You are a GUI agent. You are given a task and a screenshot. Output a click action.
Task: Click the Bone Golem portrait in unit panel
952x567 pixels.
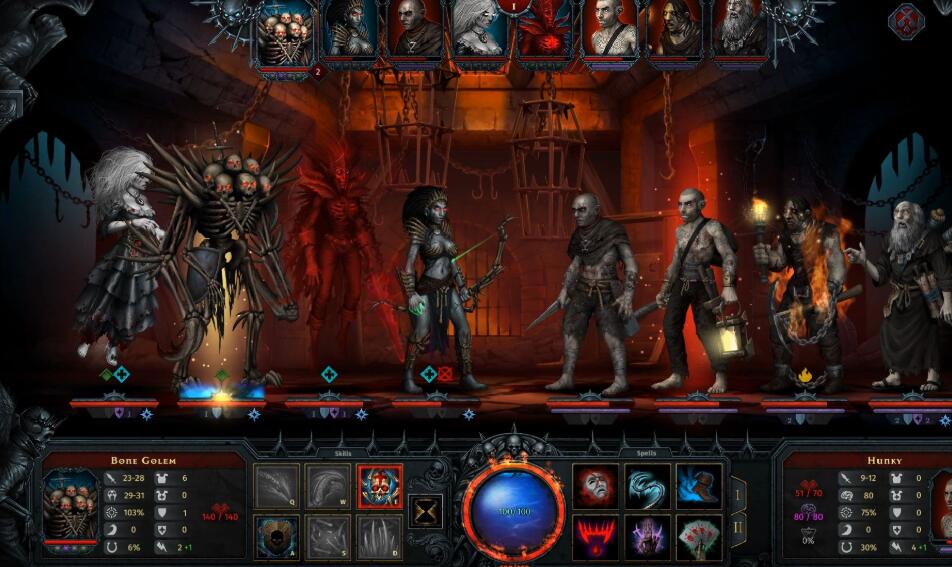tap(72, 507)
